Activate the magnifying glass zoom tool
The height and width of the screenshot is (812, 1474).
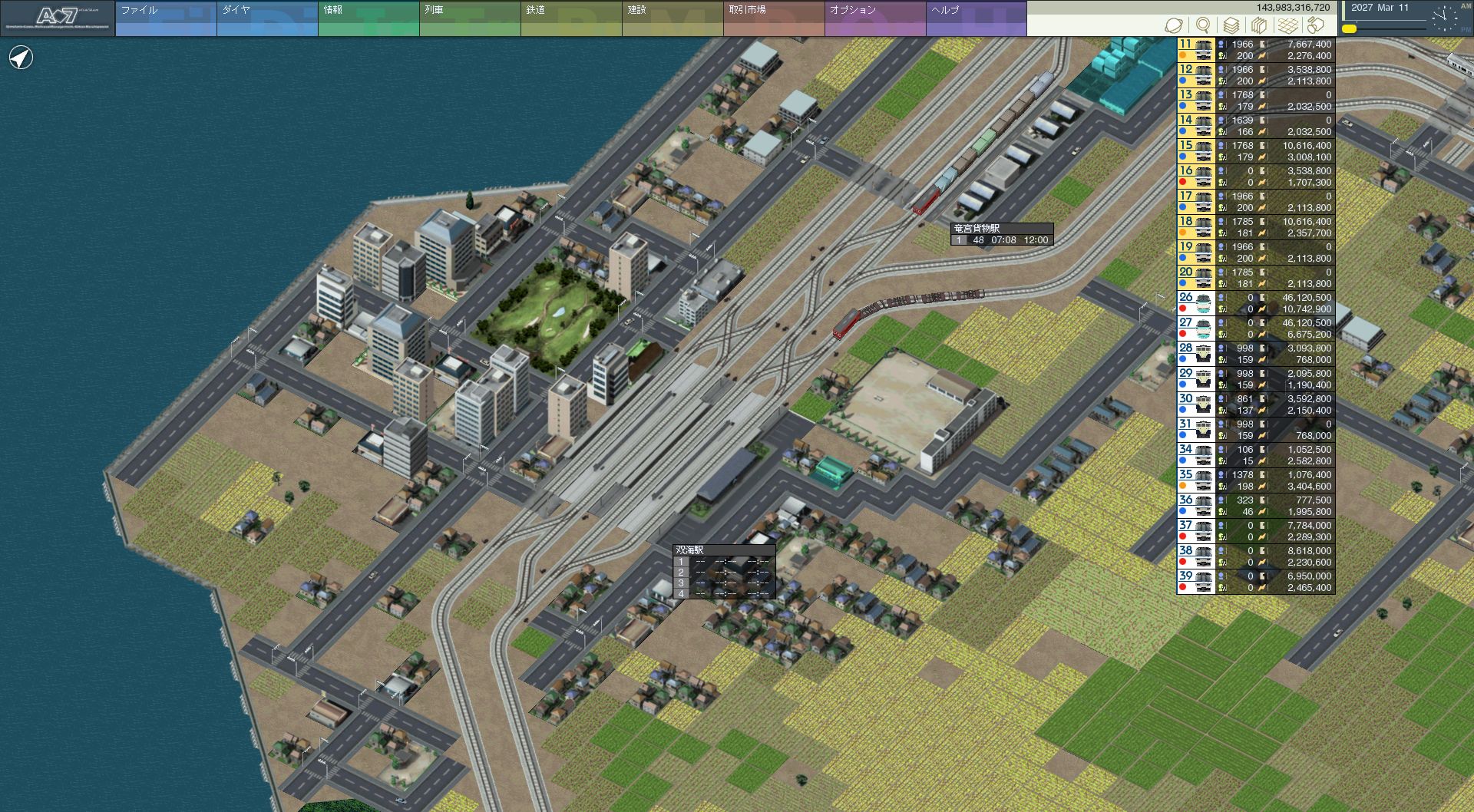click(x=1203, y=26)
